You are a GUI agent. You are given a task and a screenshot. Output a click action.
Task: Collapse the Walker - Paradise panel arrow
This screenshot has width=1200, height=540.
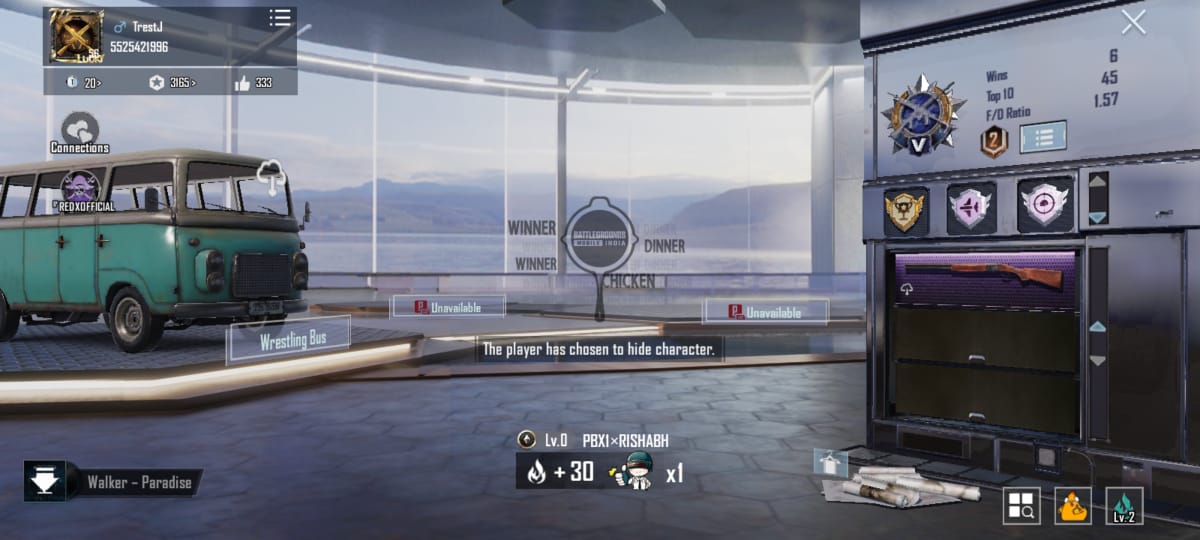pyautogui.click(x=45, y=482)
